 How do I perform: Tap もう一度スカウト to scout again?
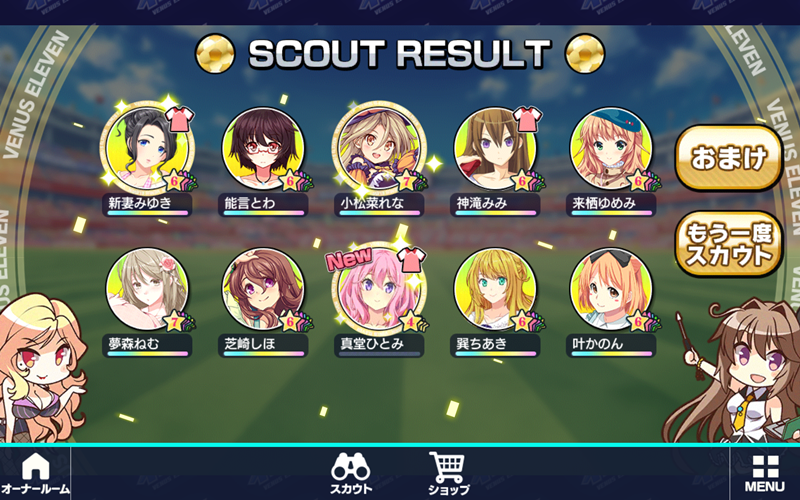tap(728, 244)
